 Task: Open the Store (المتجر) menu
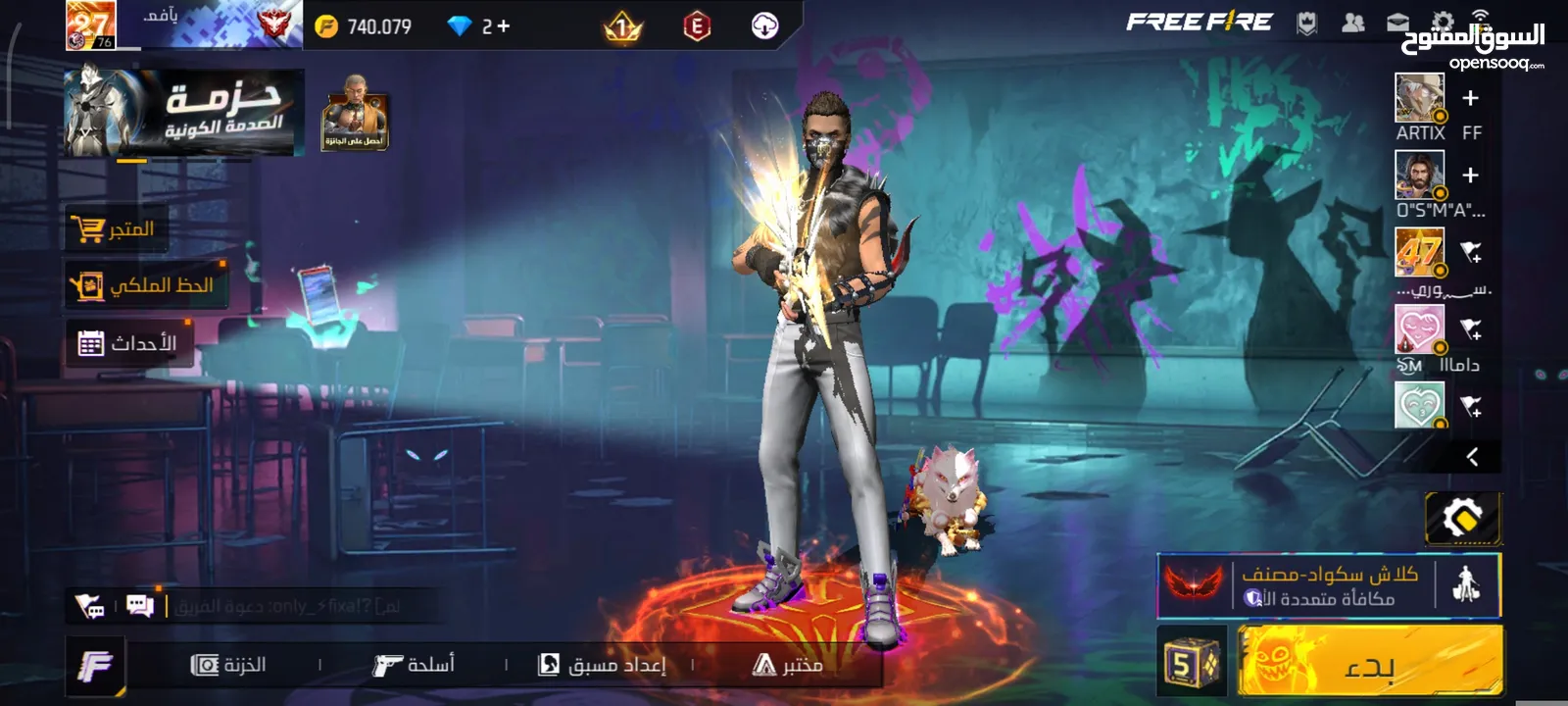(114, 229)
